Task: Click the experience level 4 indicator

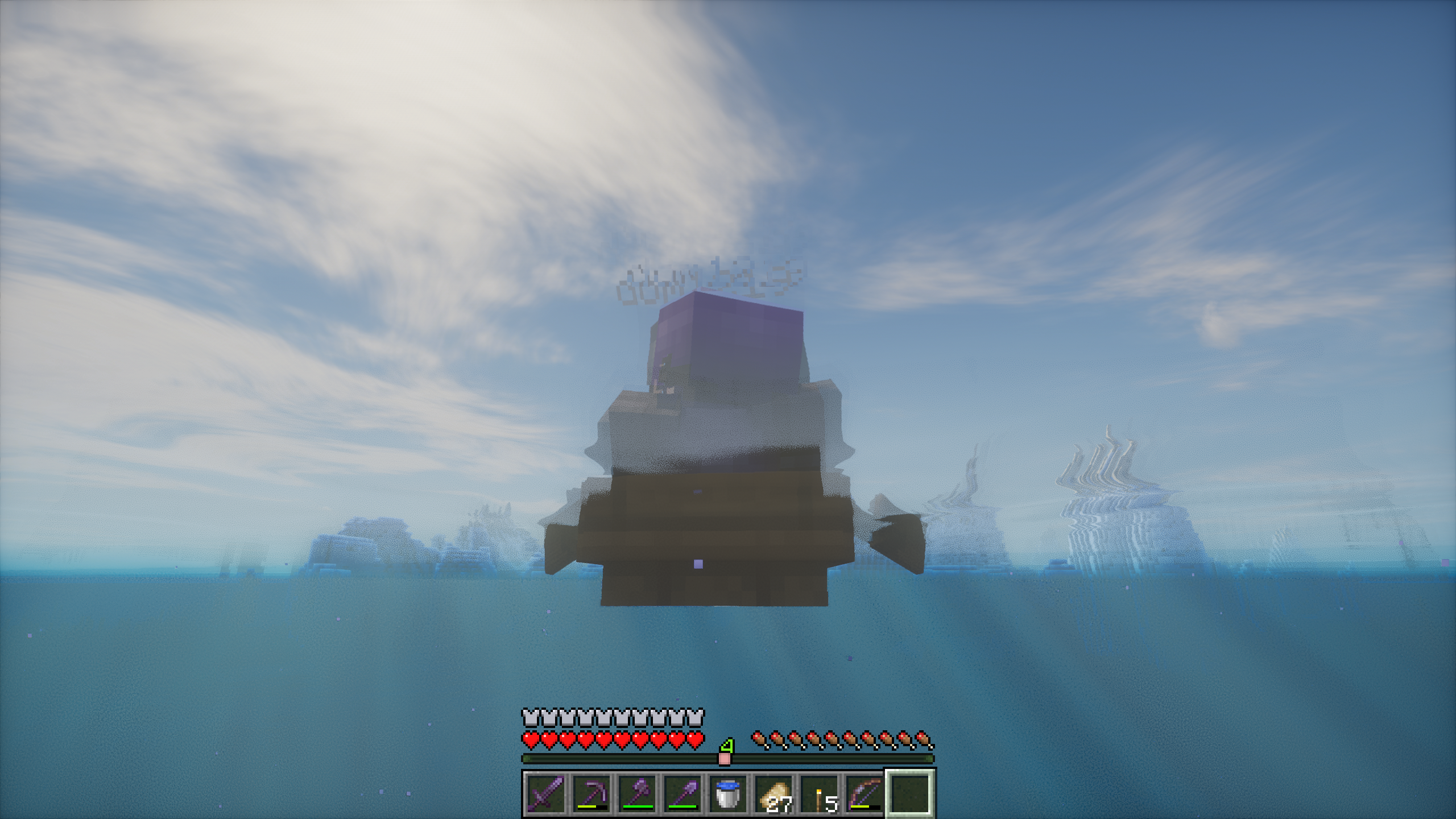Action: pyautogui.click(x=726, y=744)
